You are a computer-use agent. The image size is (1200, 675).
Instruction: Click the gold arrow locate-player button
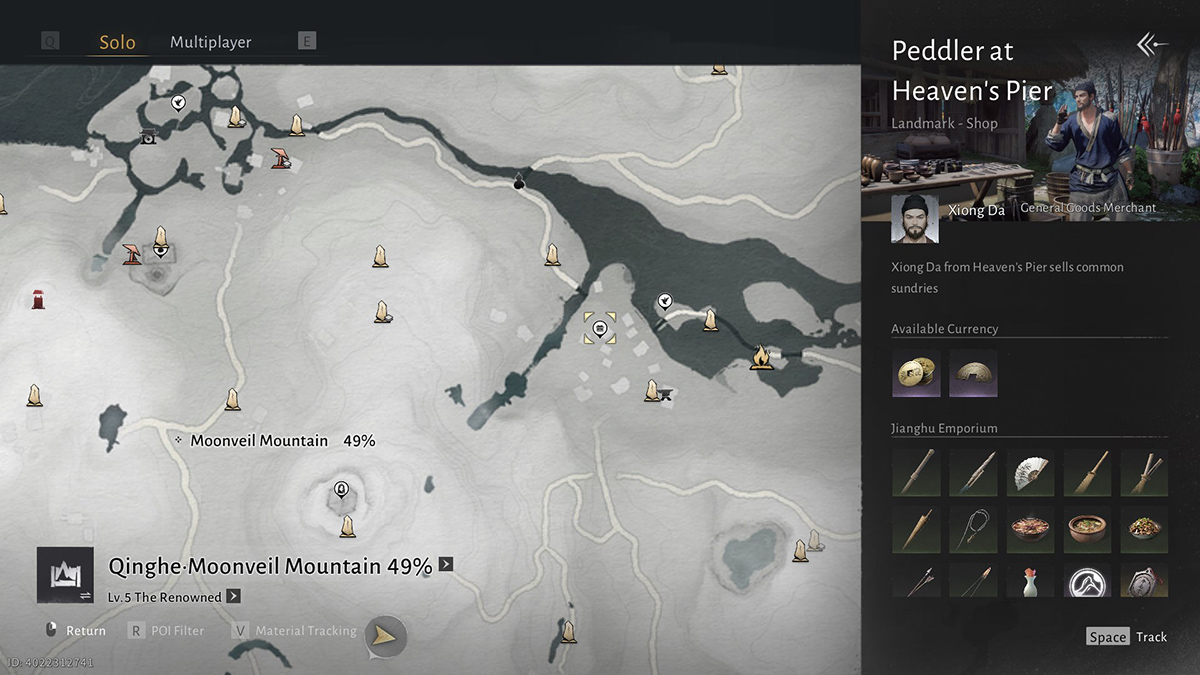[386, 635]
